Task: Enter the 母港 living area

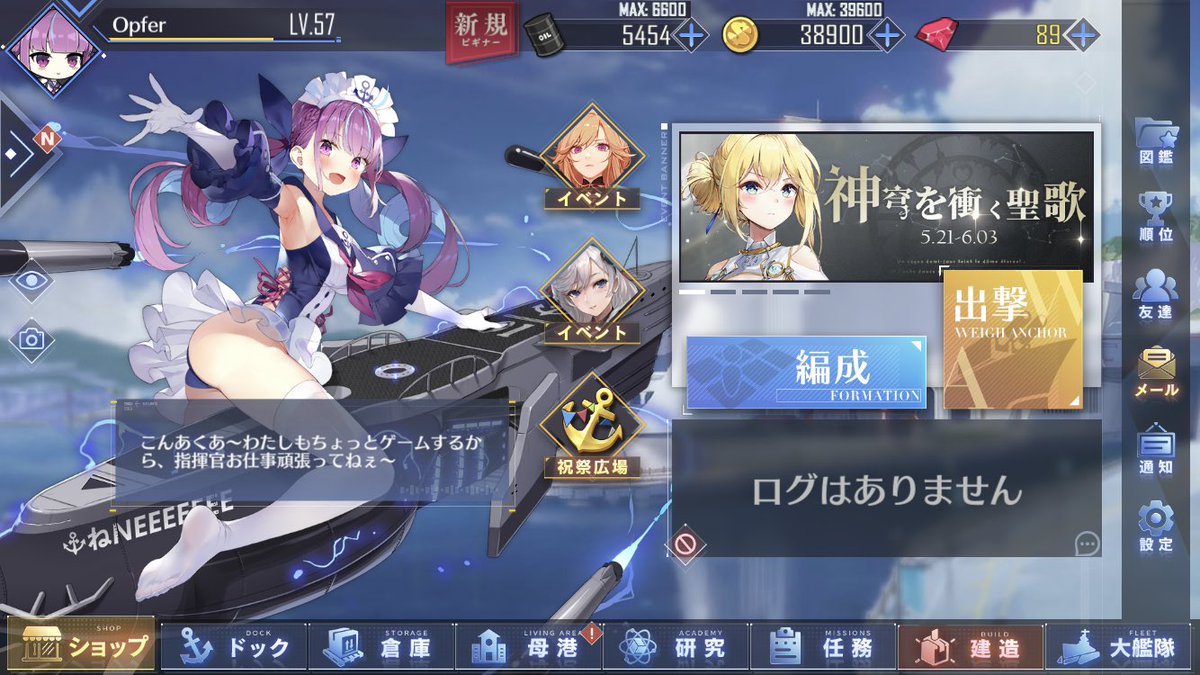Action: 528,647
